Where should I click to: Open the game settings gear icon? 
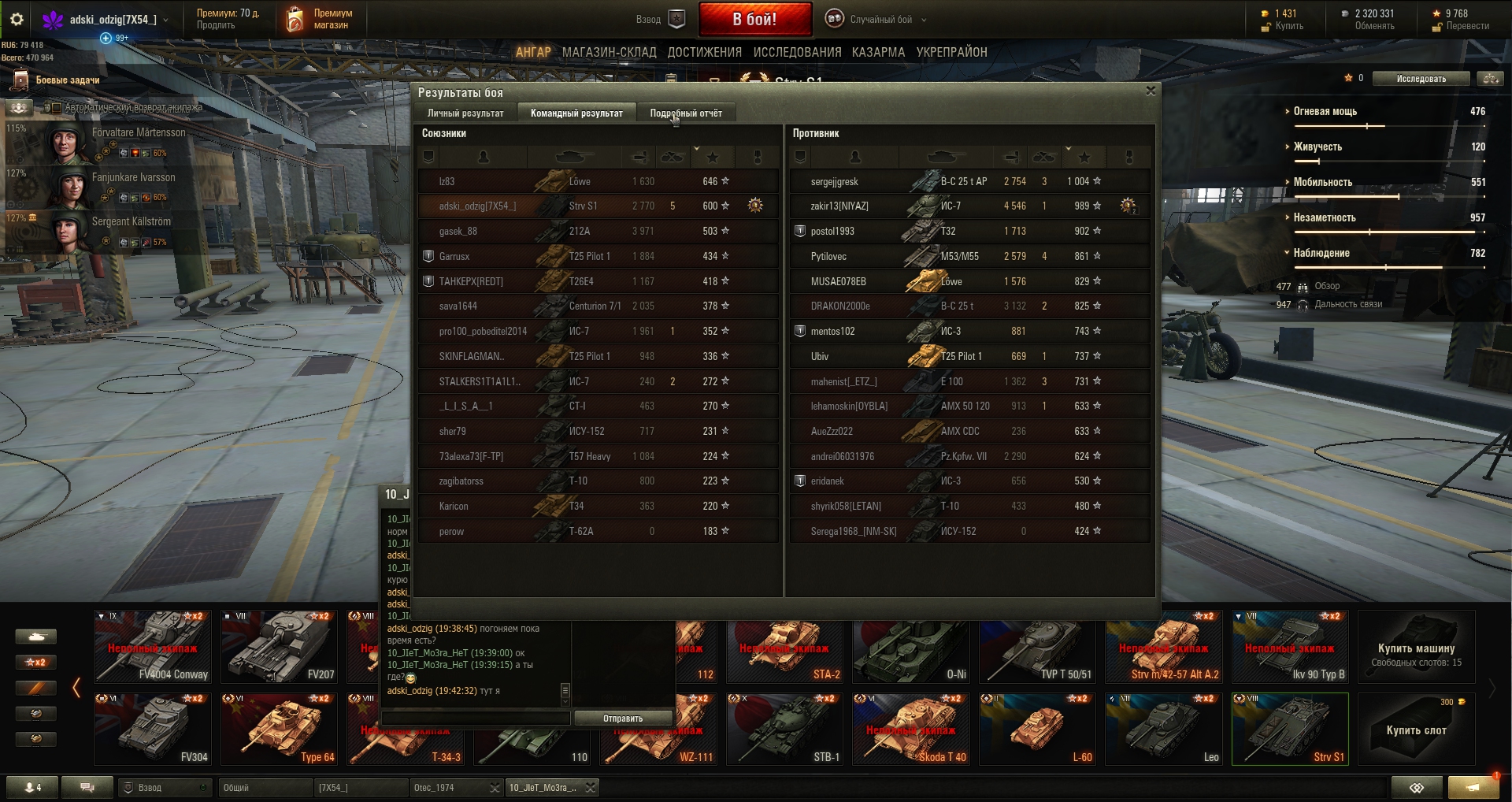[17, 20]
